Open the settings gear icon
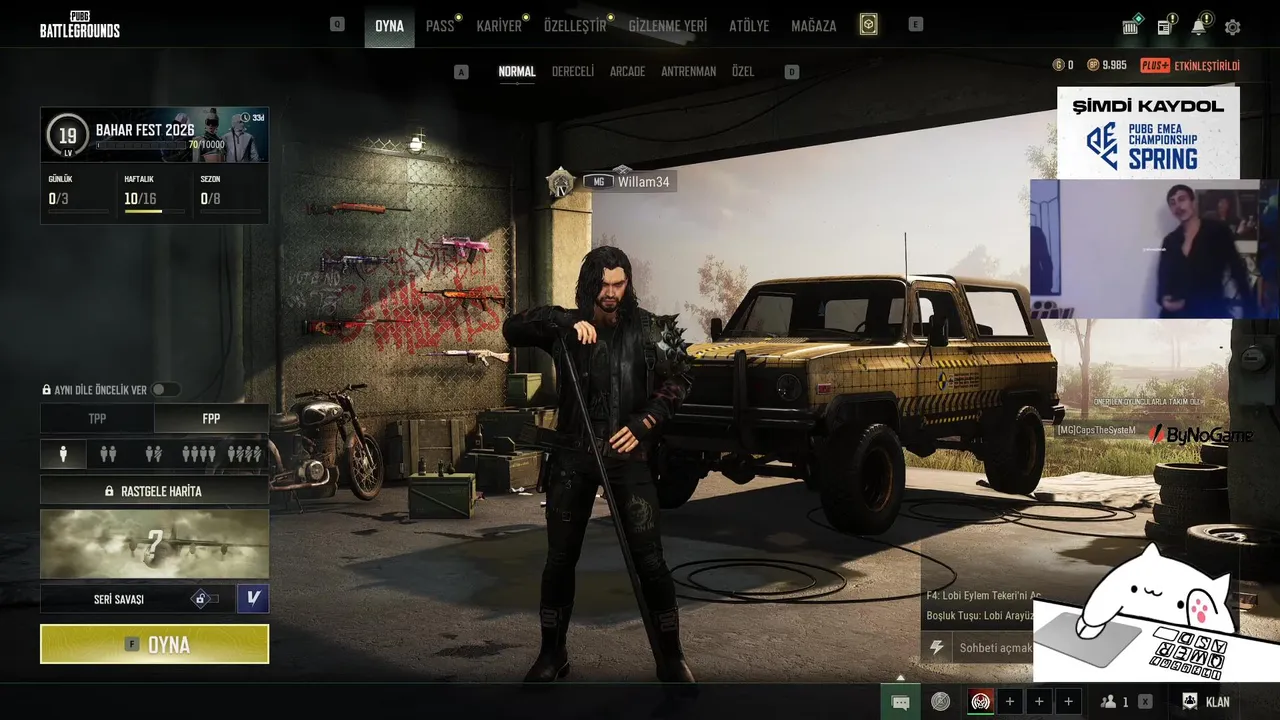This screenshot has width=1280, height=720. 1232,27
